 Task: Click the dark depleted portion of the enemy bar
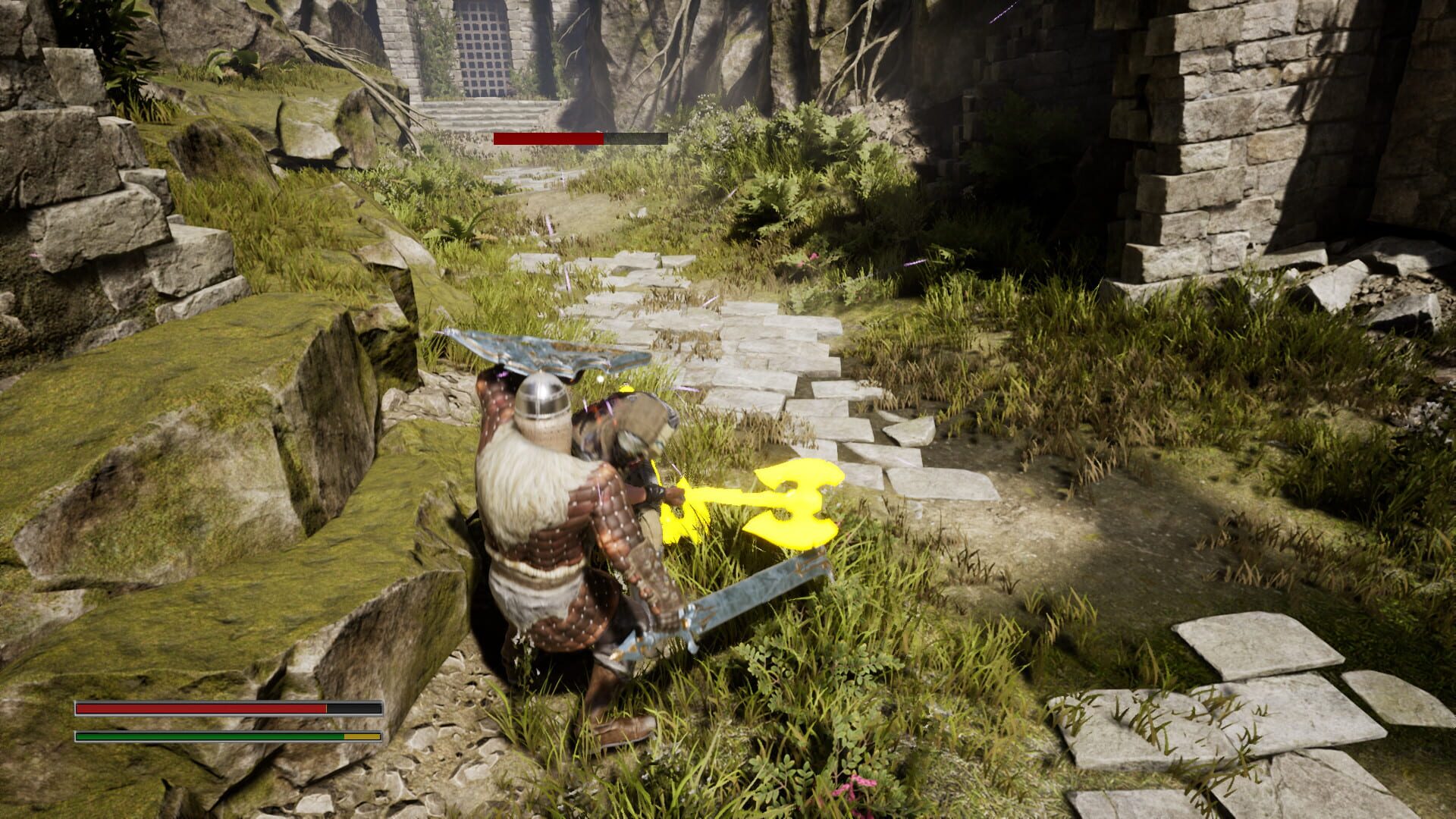637,140
